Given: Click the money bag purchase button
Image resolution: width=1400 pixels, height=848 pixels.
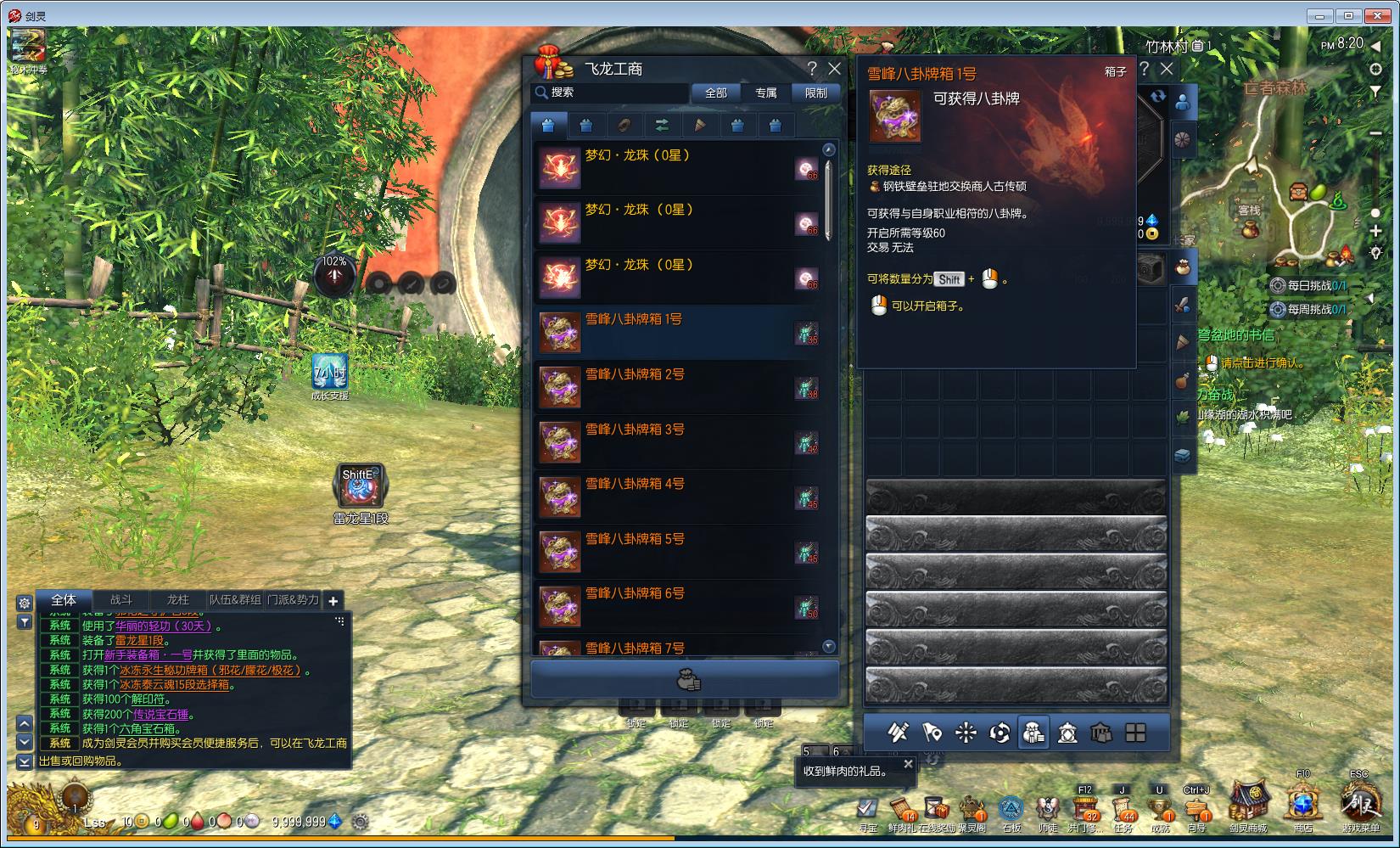Looking at the screenshot, I should coord(686,680).
